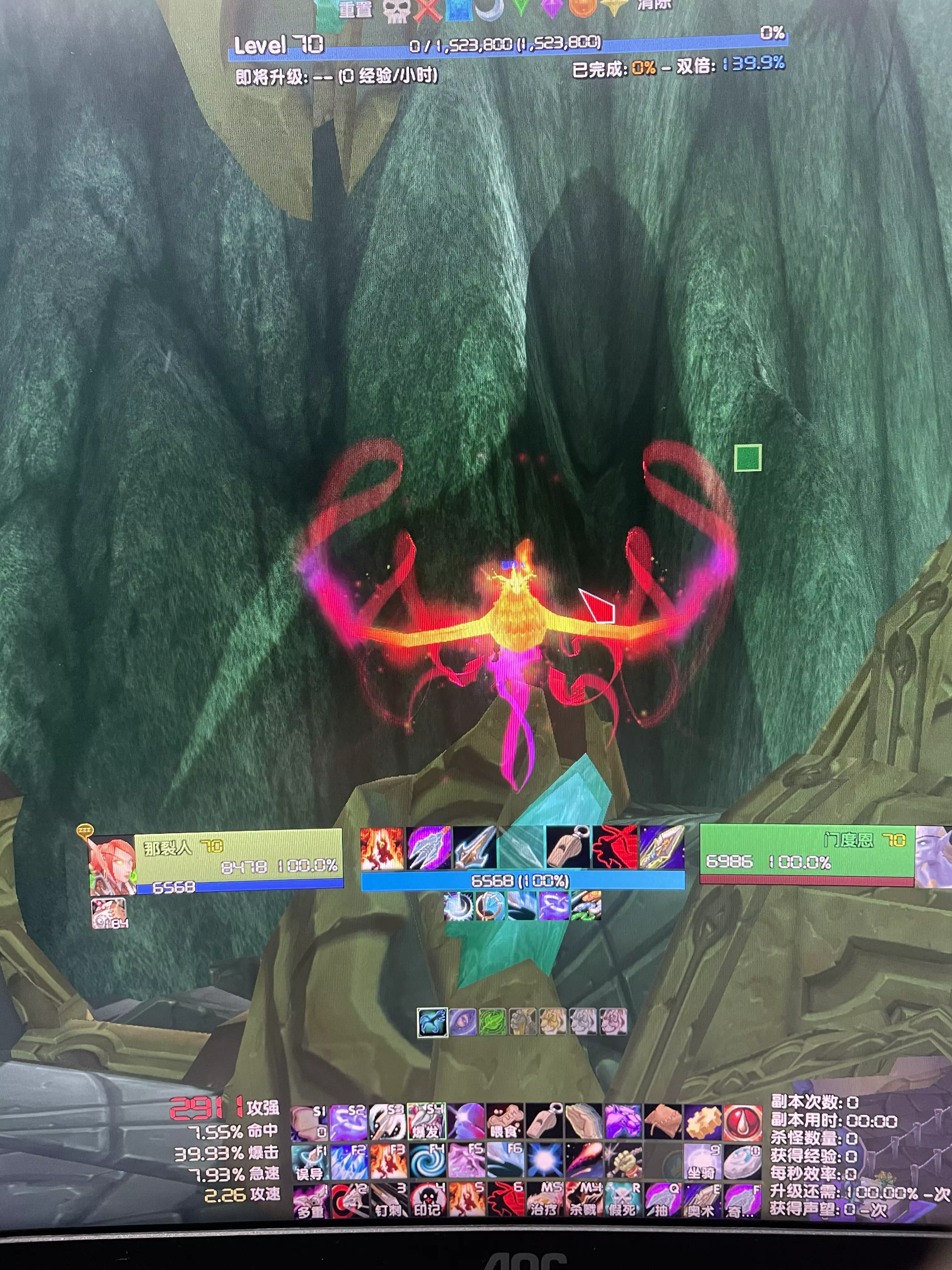Click the red blood drop action button
Image resolution: width=952 pixels, height=1270 pixels.
coord(741,1121)
